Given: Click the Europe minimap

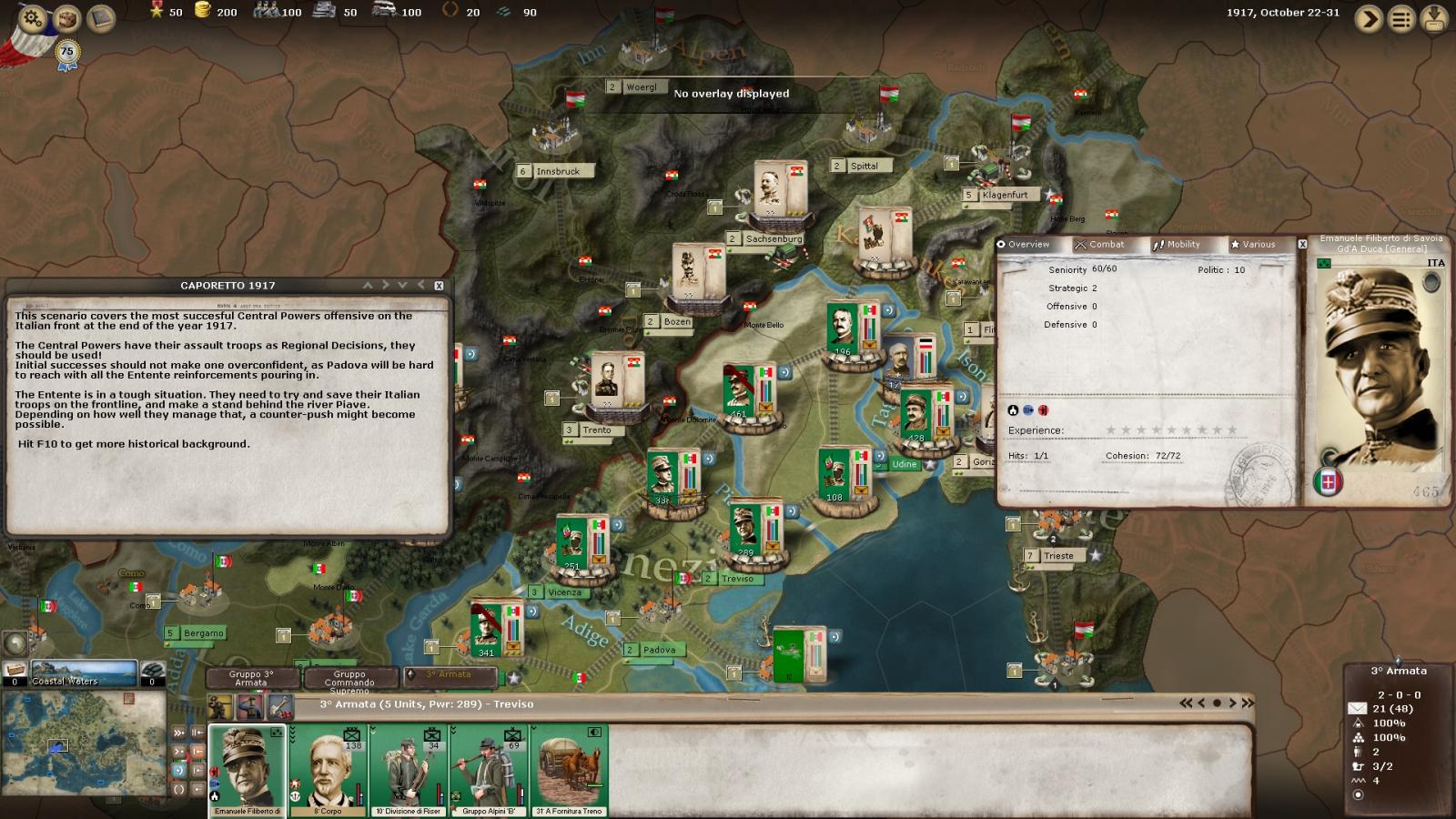Looking at the screenshot, I should pyautogui.click(x=84, y=743).
